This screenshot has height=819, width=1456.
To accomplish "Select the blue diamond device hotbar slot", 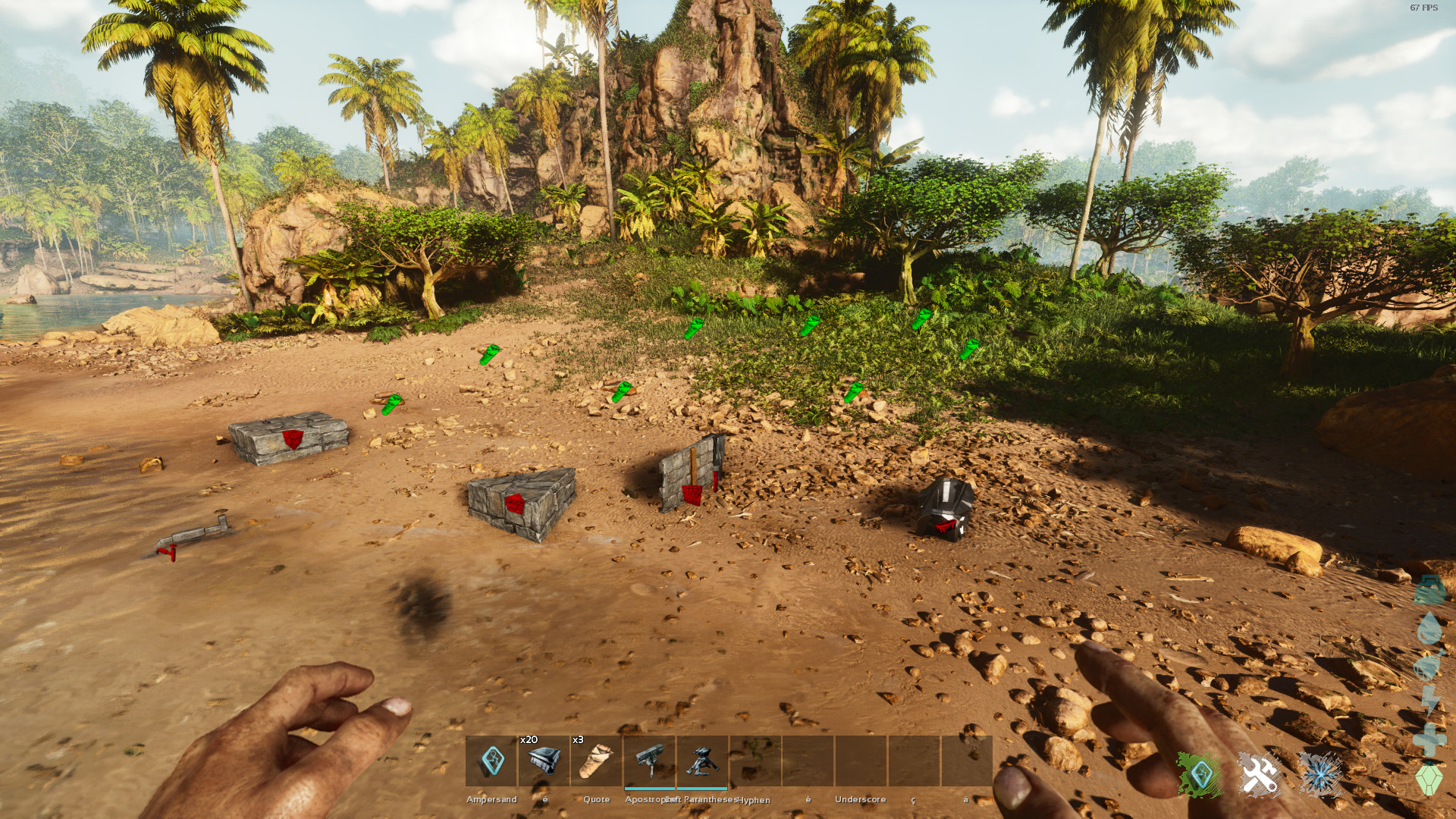I will 491,761.
